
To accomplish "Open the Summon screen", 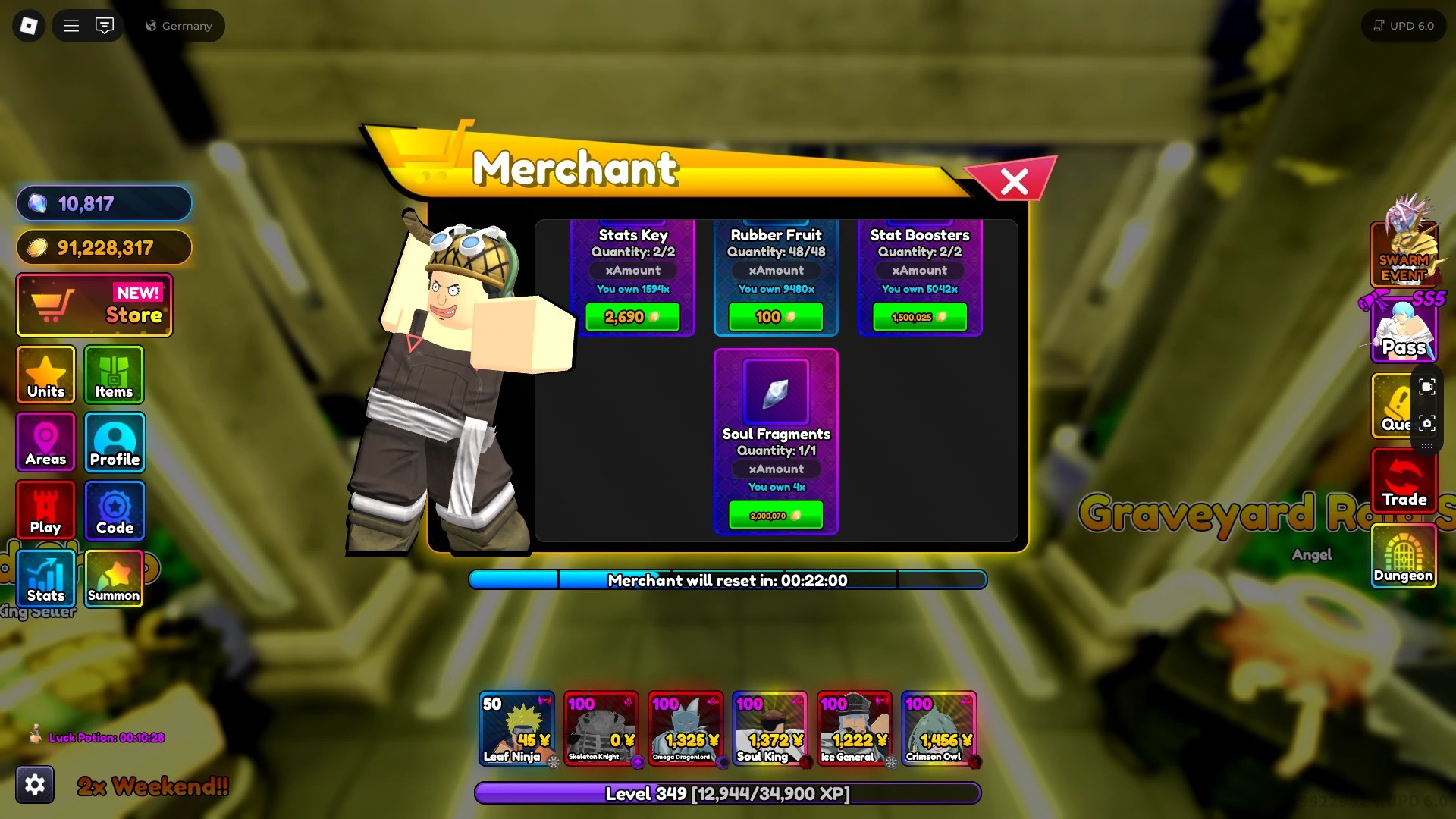I will coord(114,579).
